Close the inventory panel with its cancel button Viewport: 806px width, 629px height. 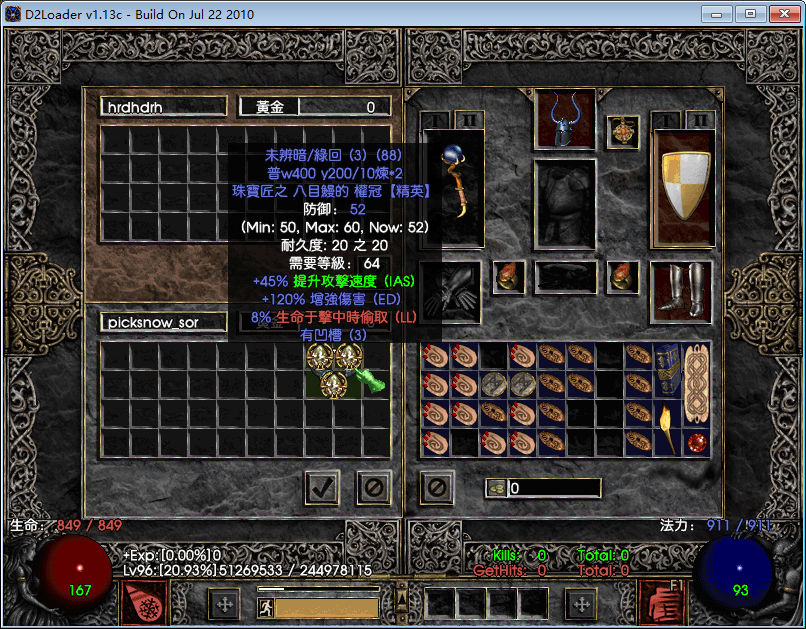[x=437, y=488]
